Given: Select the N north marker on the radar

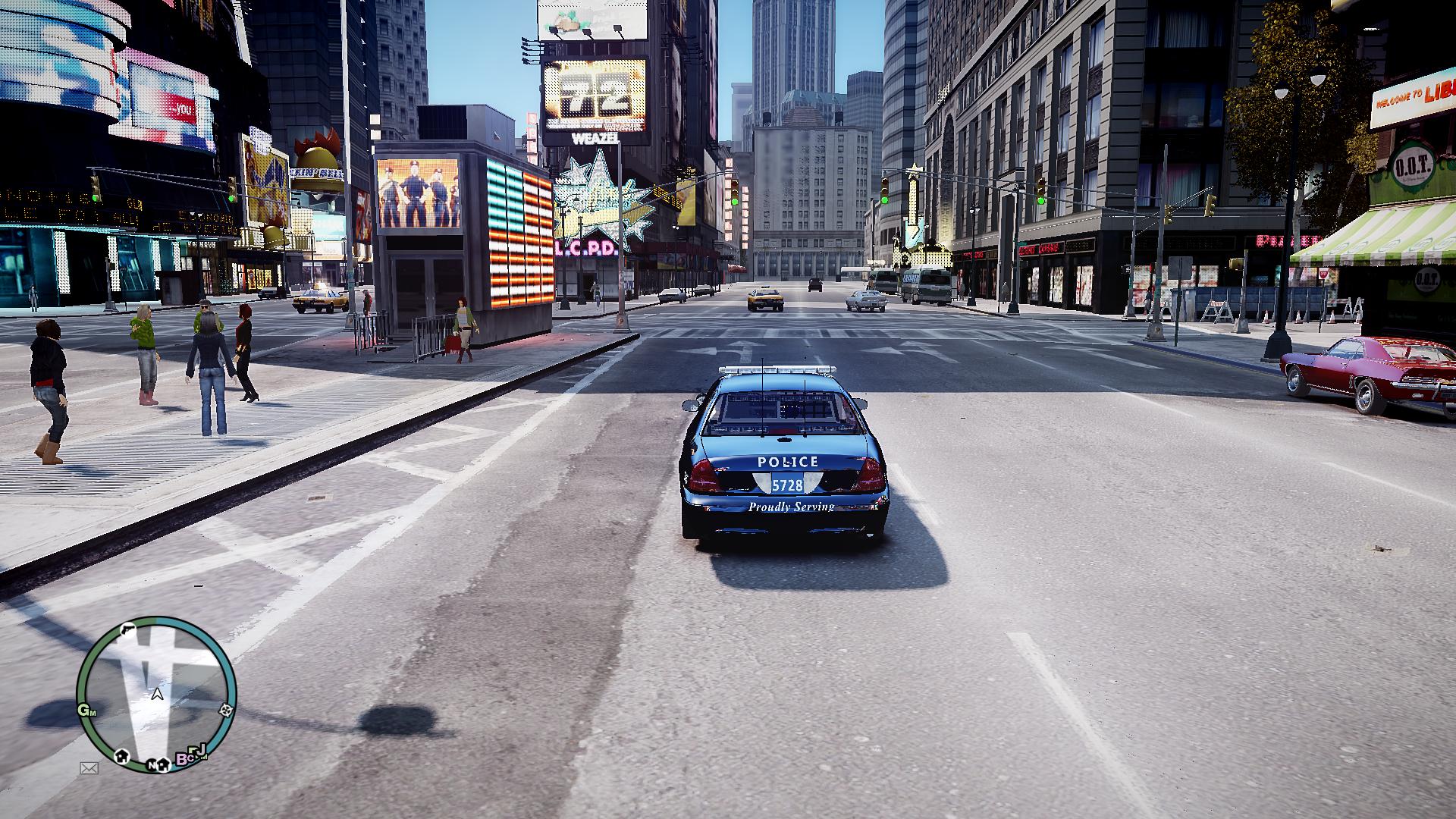Looking at the screenshot, I should [x=152, y=764].
